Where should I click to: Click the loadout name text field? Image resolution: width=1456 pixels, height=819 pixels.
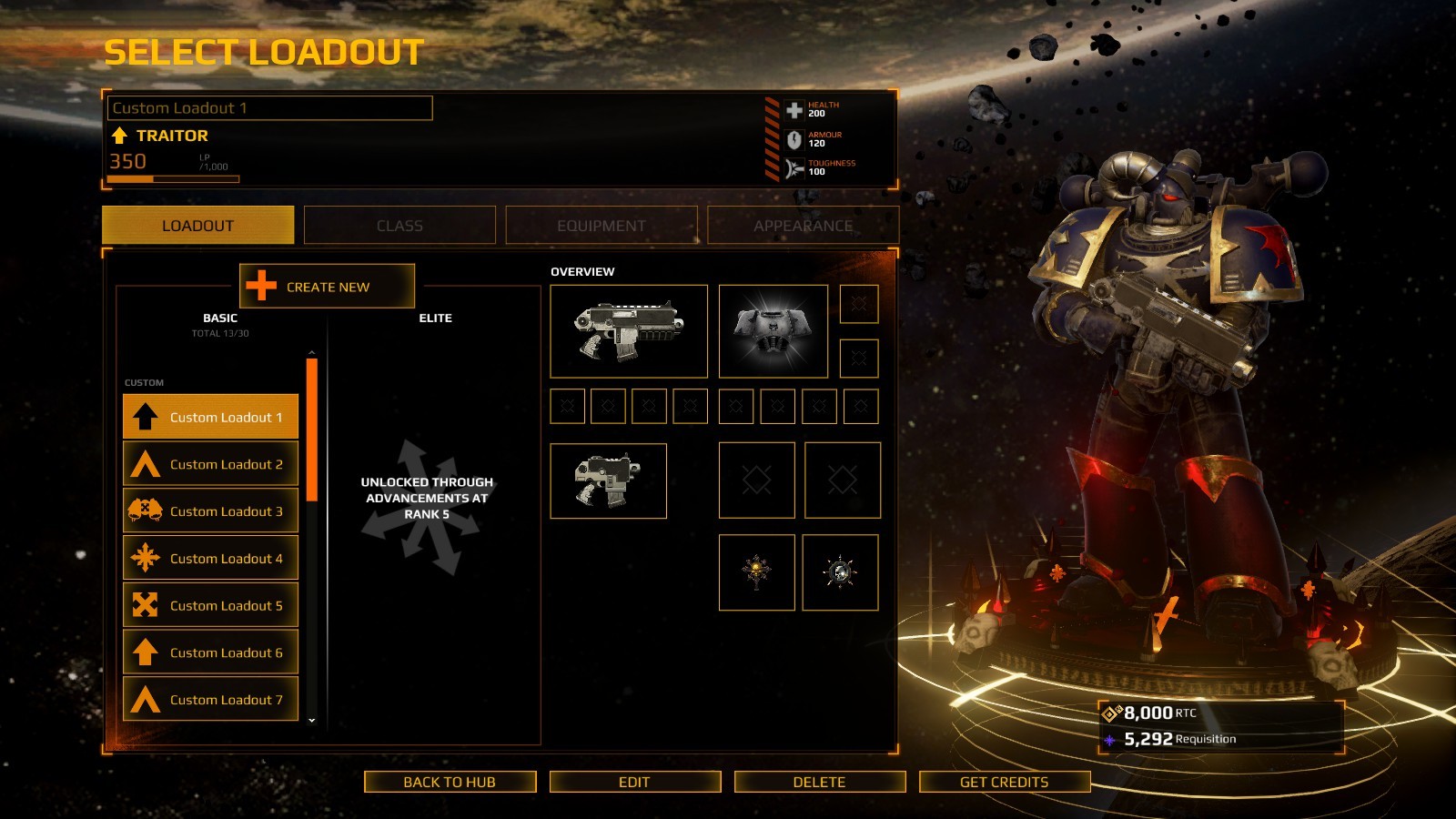[269, 108]
